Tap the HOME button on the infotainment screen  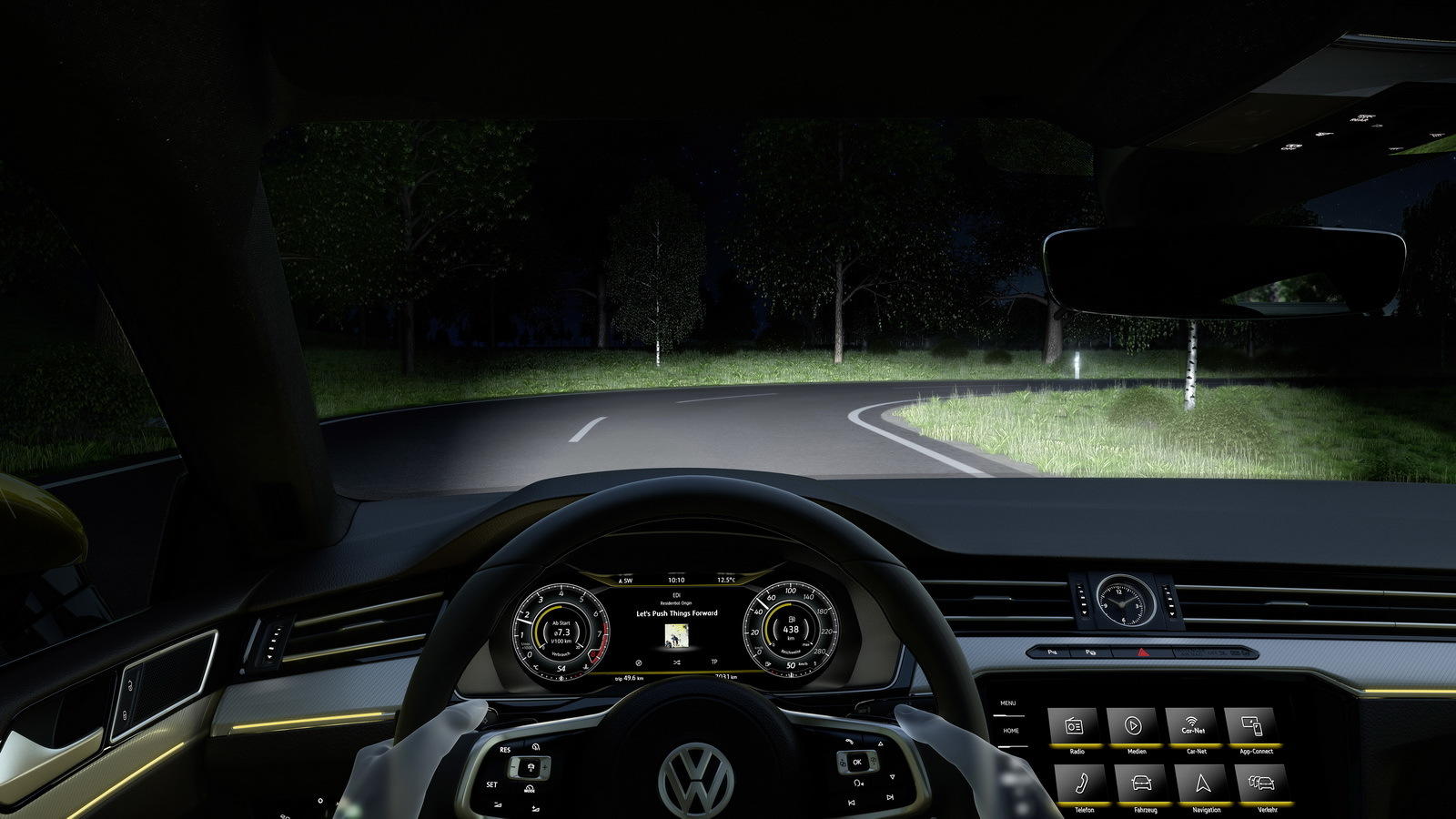pyautogui.click(x=1011, y=731)
